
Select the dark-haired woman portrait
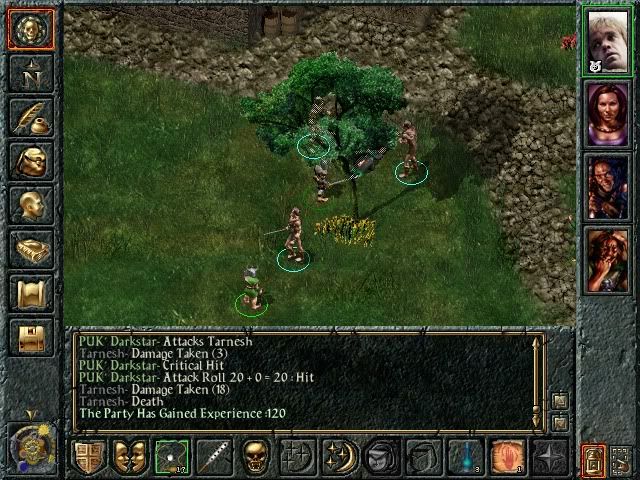[608, 112]
